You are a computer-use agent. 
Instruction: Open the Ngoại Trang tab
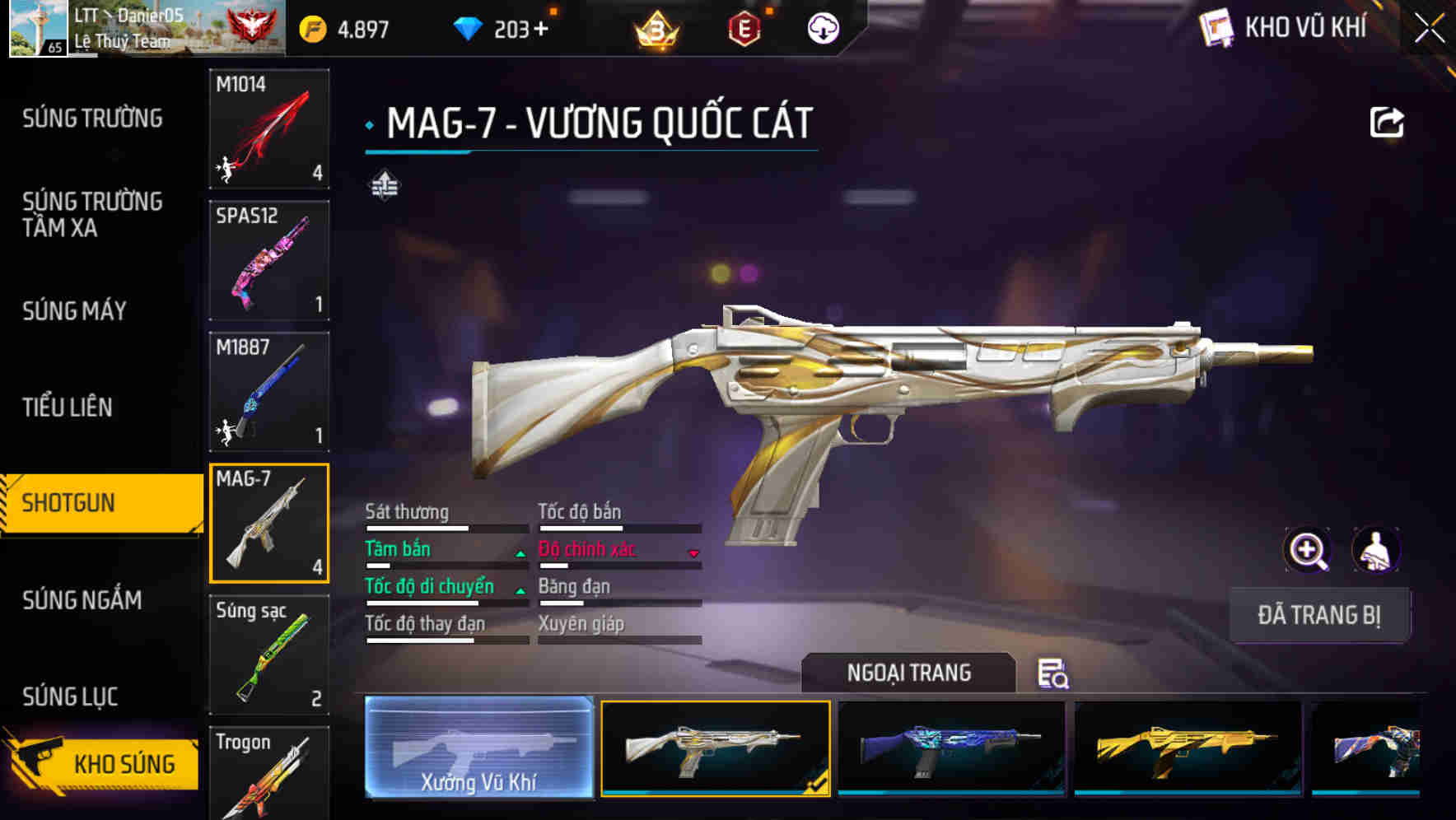click(x=908, y=673)
